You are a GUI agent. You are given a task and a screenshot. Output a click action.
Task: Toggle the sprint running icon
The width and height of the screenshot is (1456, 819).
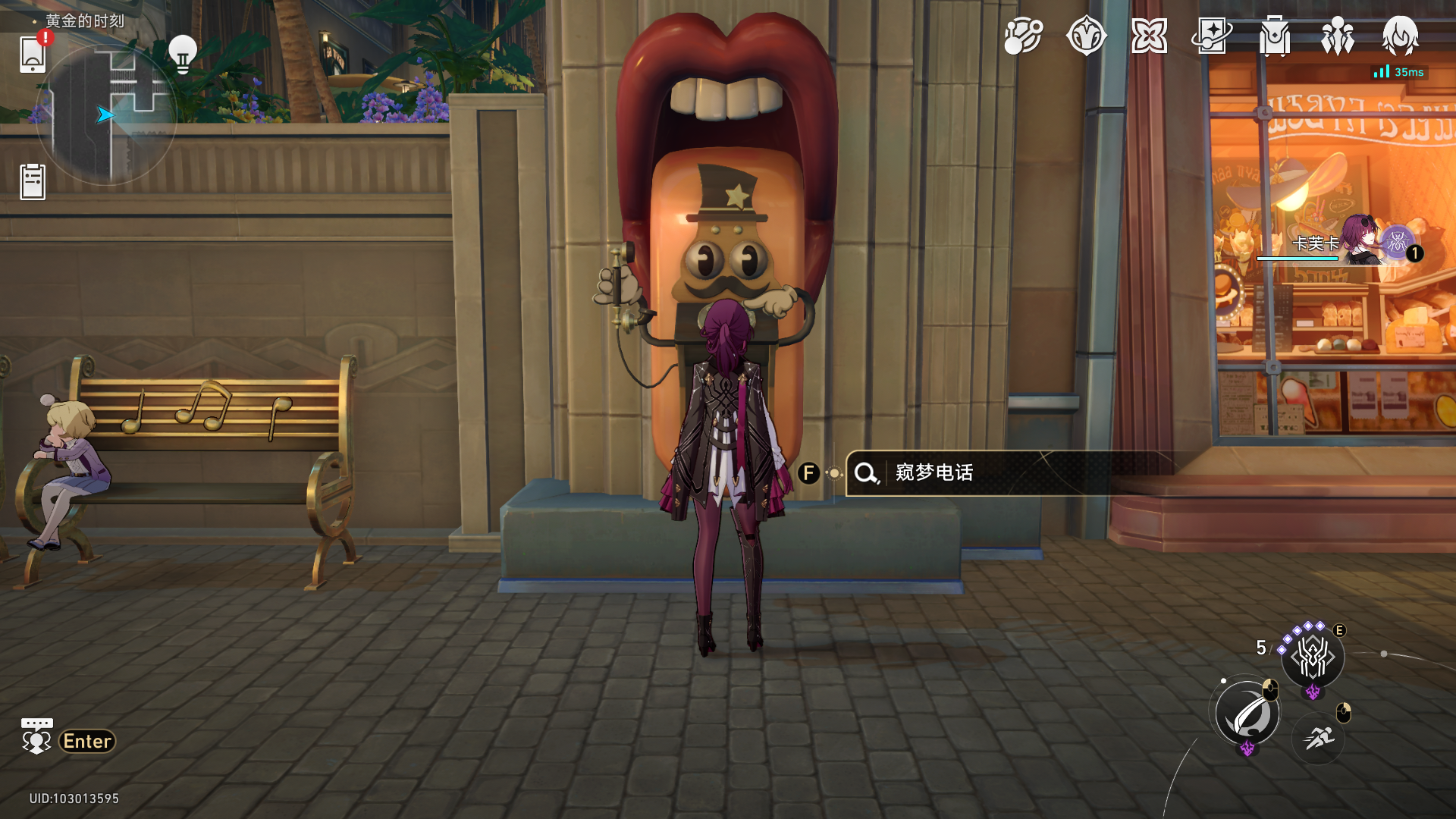(1319, 737)
